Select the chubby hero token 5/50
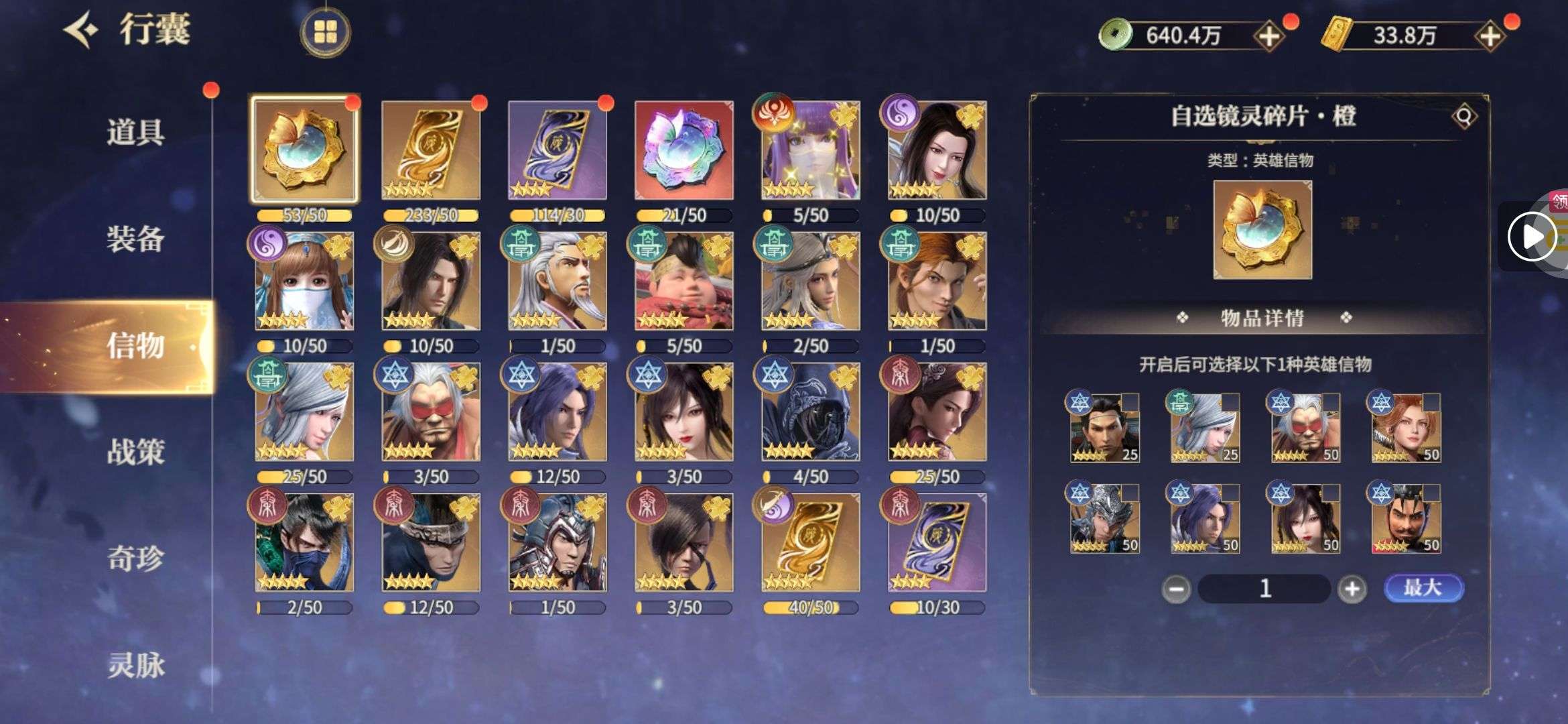This screenshot has width=1568, height=724. [x=684, y=282]
